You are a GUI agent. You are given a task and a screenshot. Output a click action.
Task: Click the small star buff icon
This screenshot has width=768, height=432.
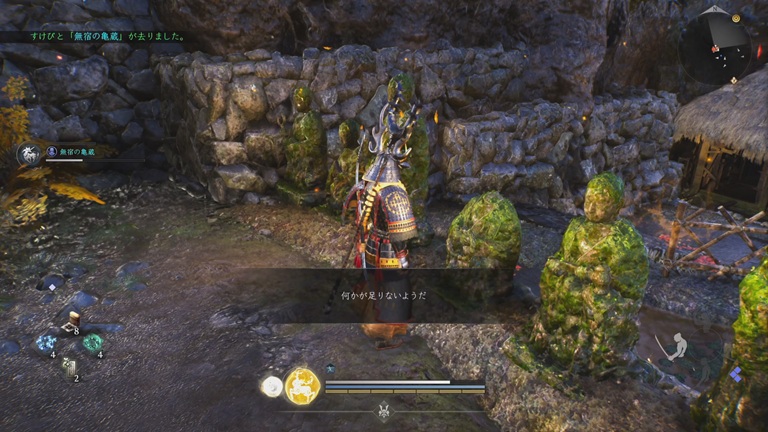point(330,370)
